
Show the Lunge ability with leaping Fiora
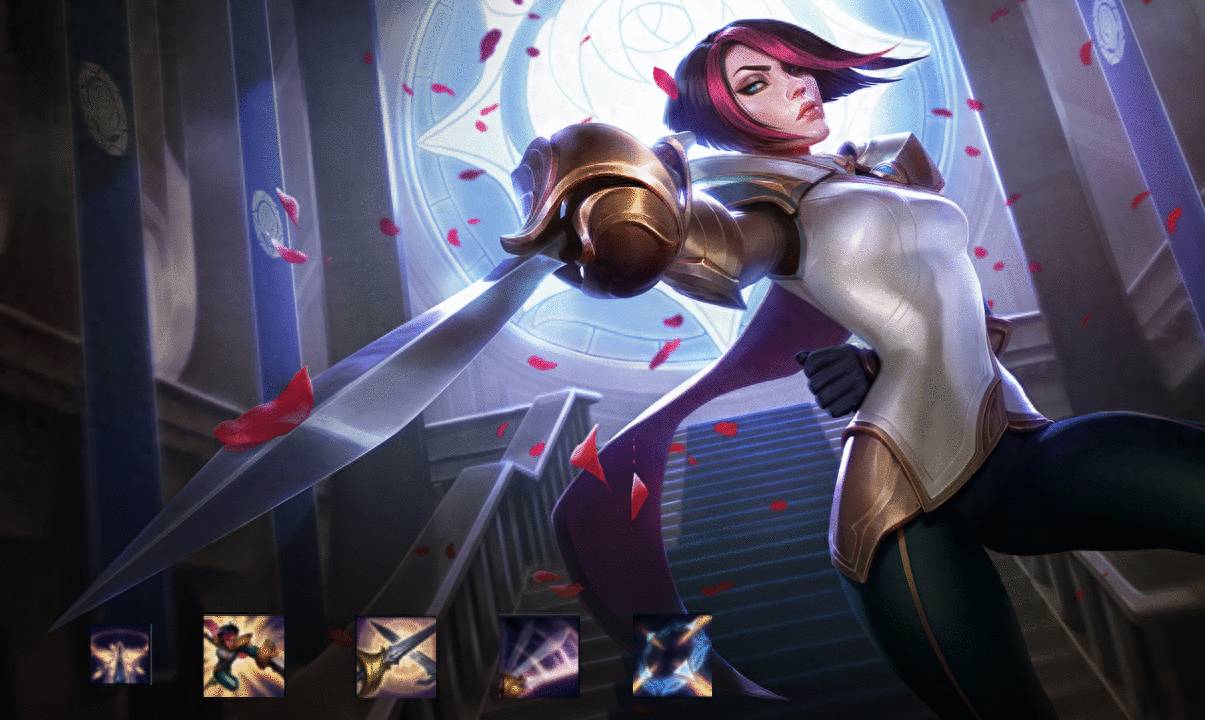243,655
